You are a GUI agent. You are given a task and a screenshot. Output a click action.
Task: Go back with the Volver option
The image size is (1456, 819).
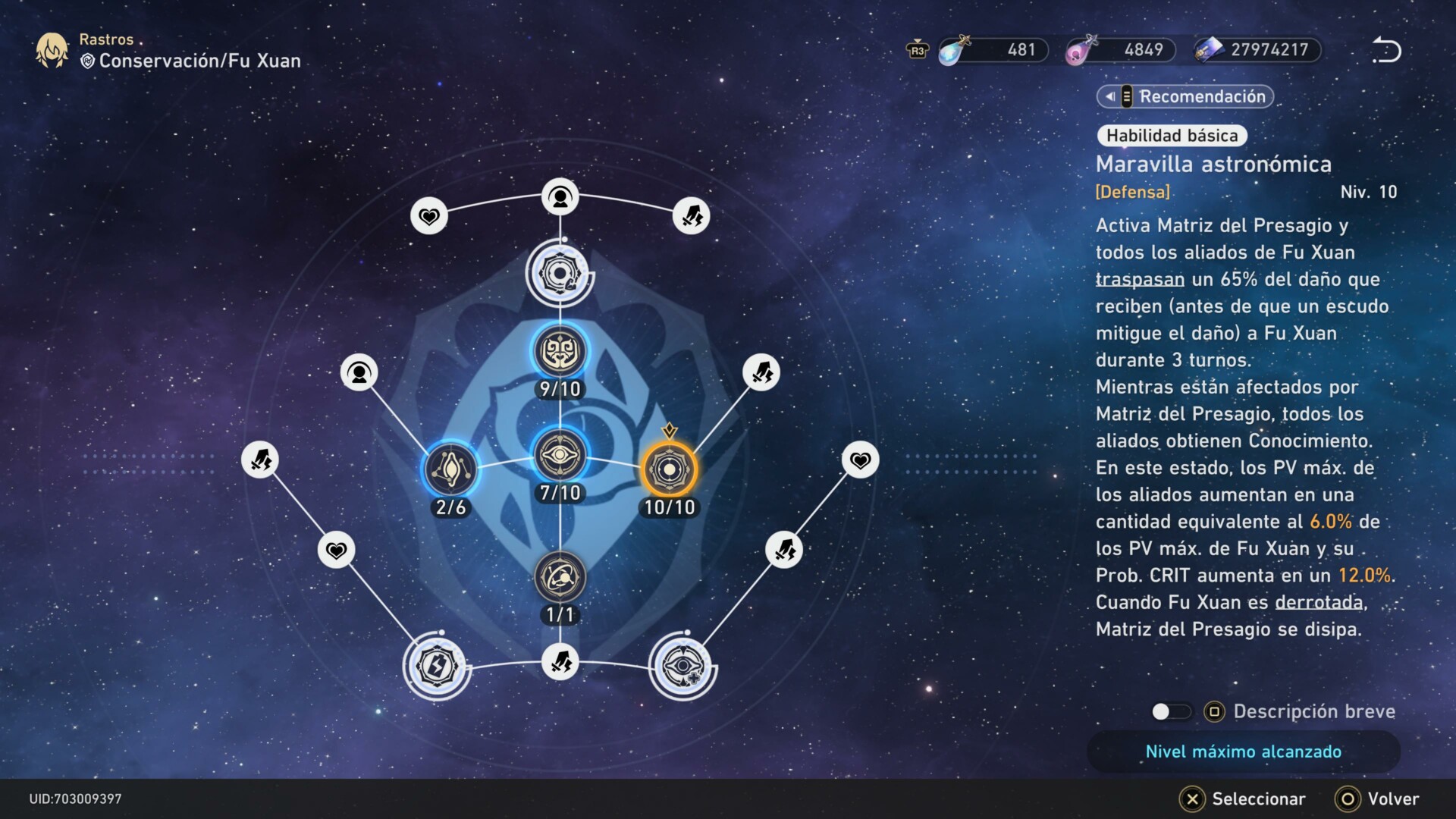coord(1377,799)
